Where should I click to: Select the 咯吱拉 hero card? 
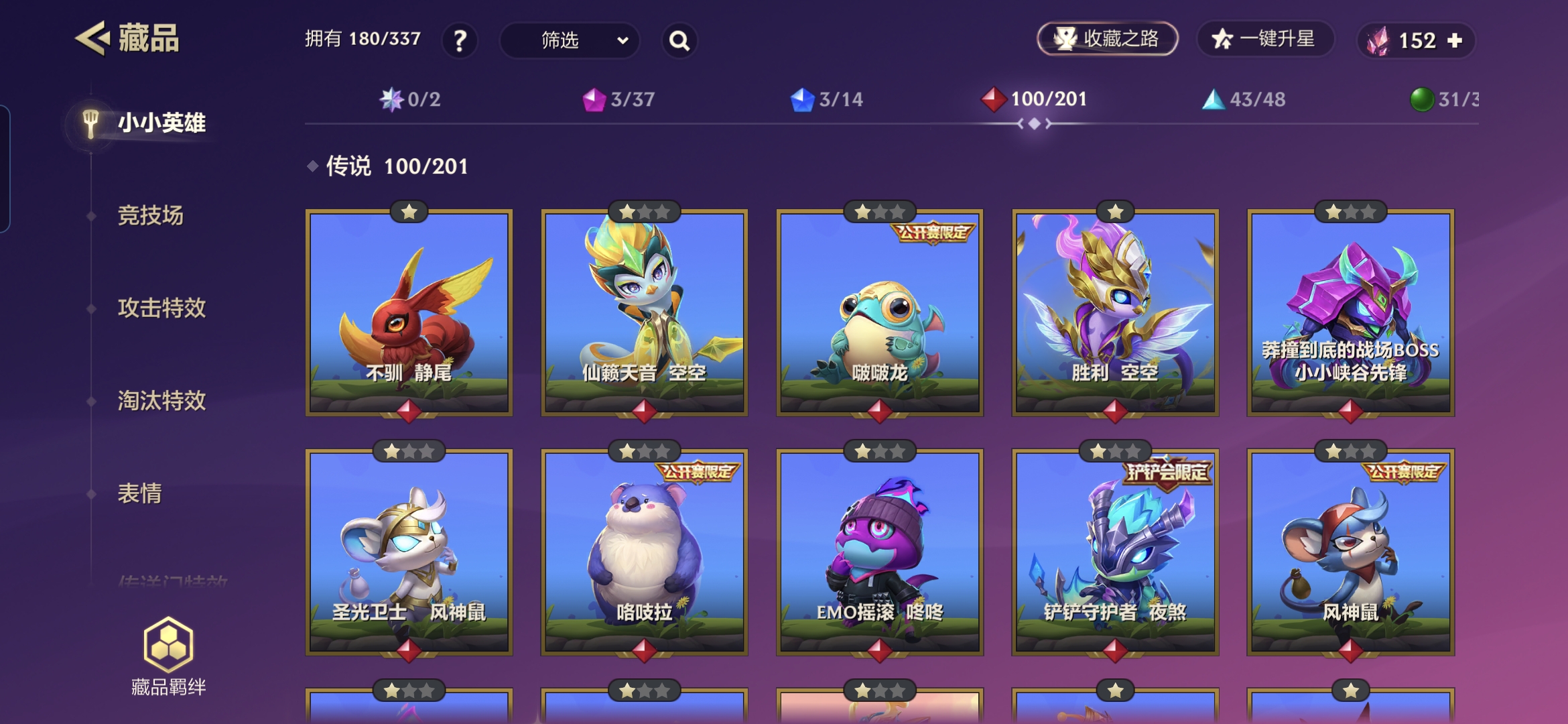644,552
